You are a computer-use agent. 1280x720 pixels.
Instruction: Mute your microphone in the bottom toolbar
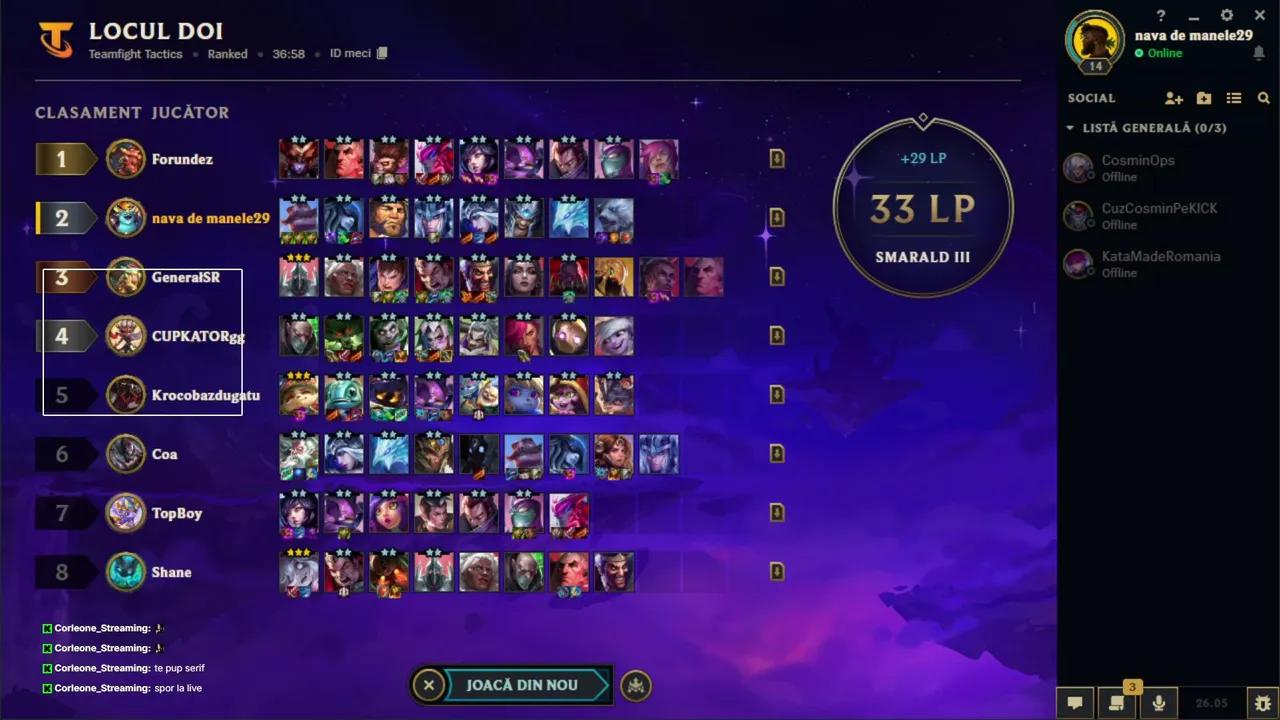1158,703
